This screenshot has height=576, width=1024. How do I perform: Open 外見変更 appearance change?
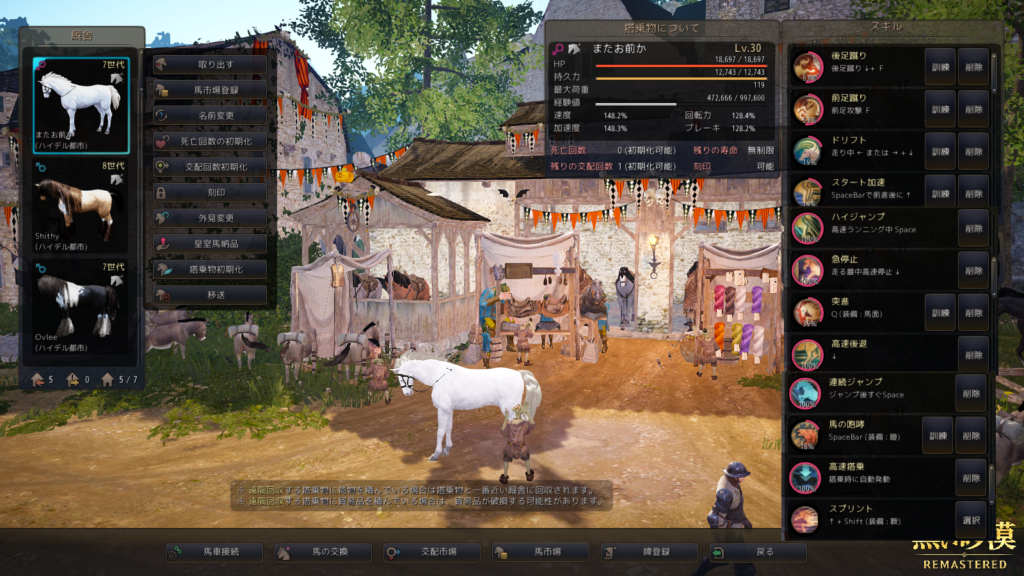[x=210, y=217]
